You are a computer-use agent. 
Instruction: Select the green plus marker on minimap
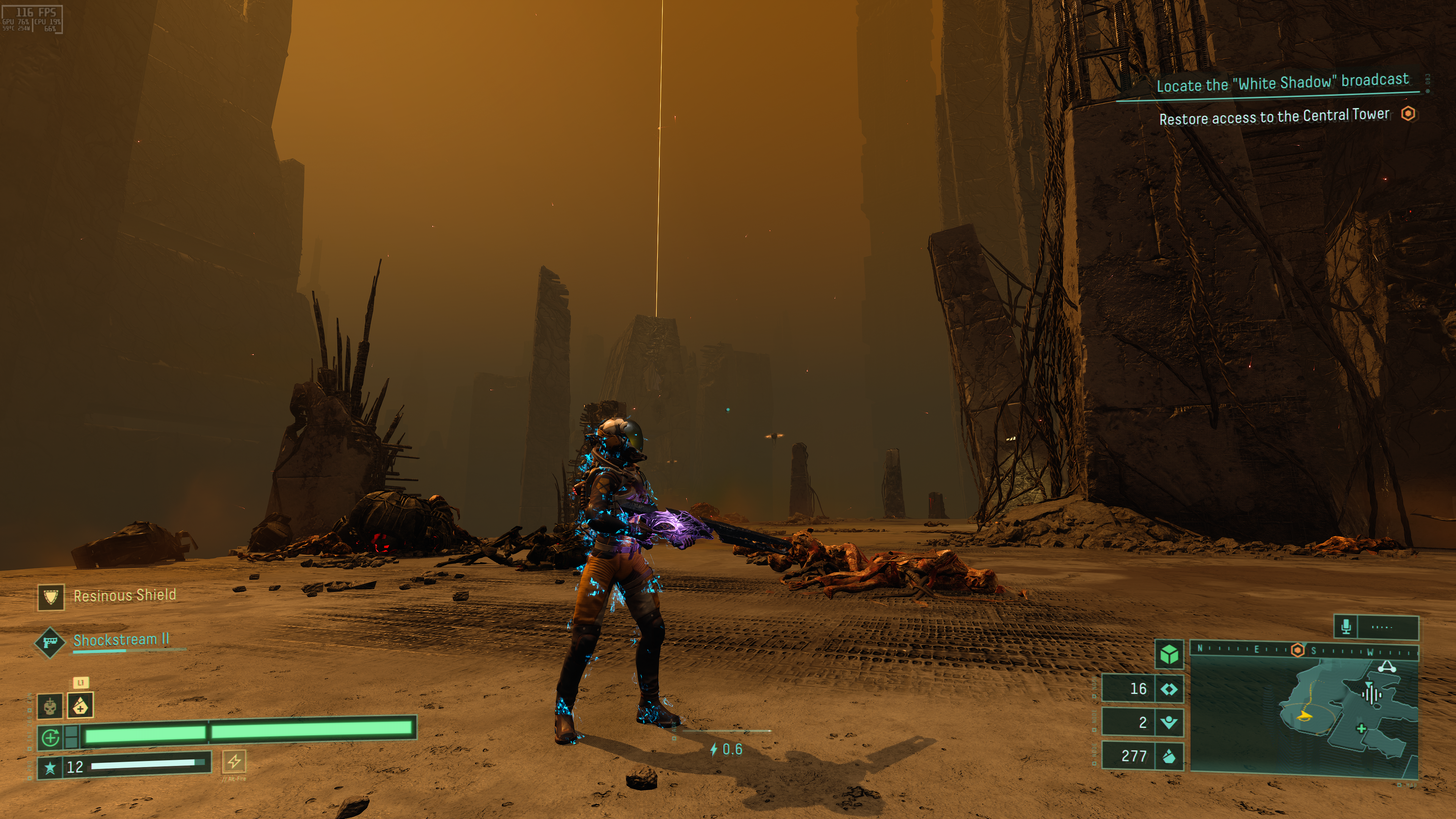(1362, 728)
